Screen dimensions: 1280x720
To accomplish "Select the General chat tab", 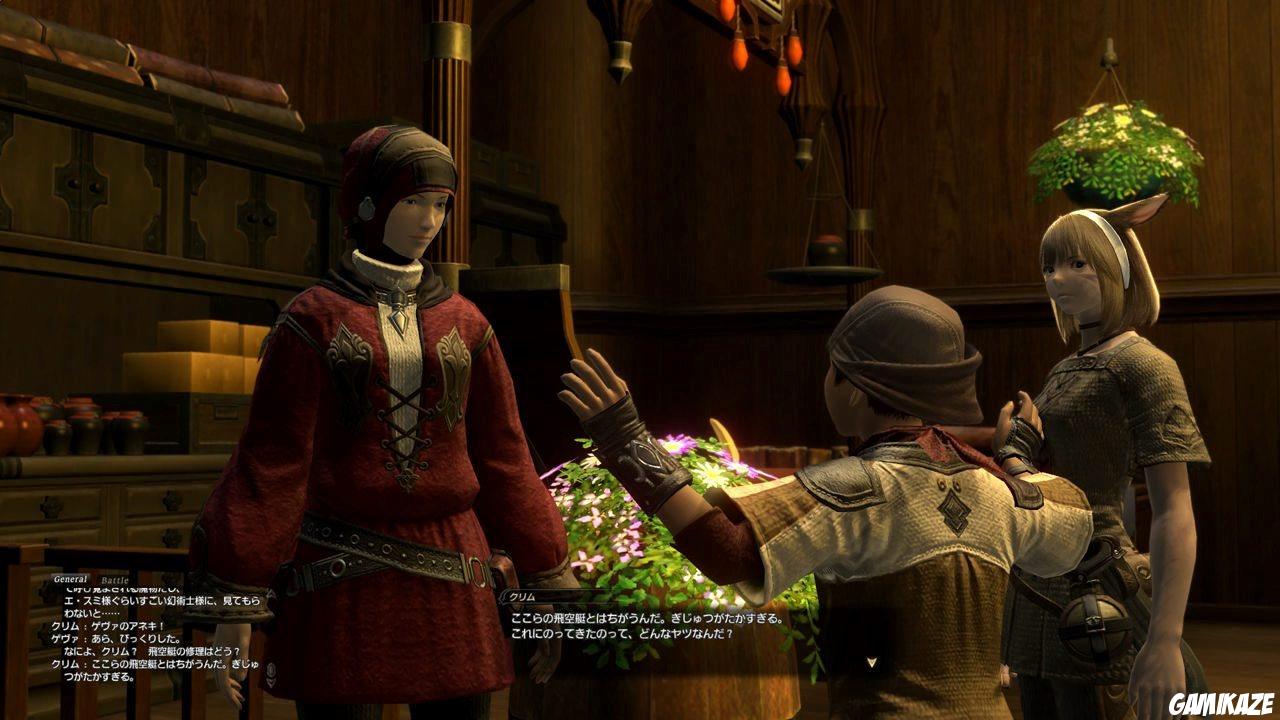I will (70, 577).
